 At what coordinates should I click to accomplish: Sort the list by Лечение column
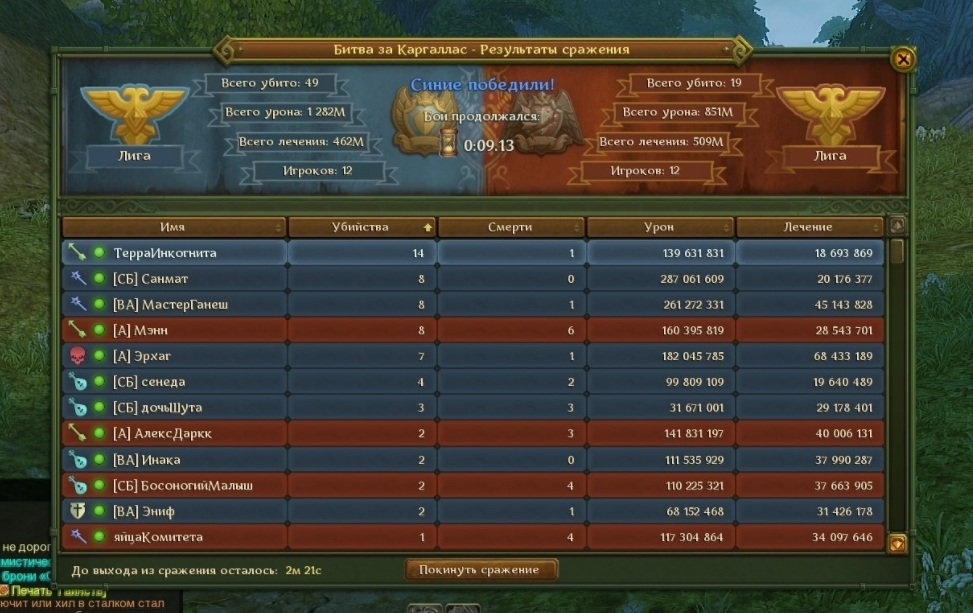(x=809, y=227)
